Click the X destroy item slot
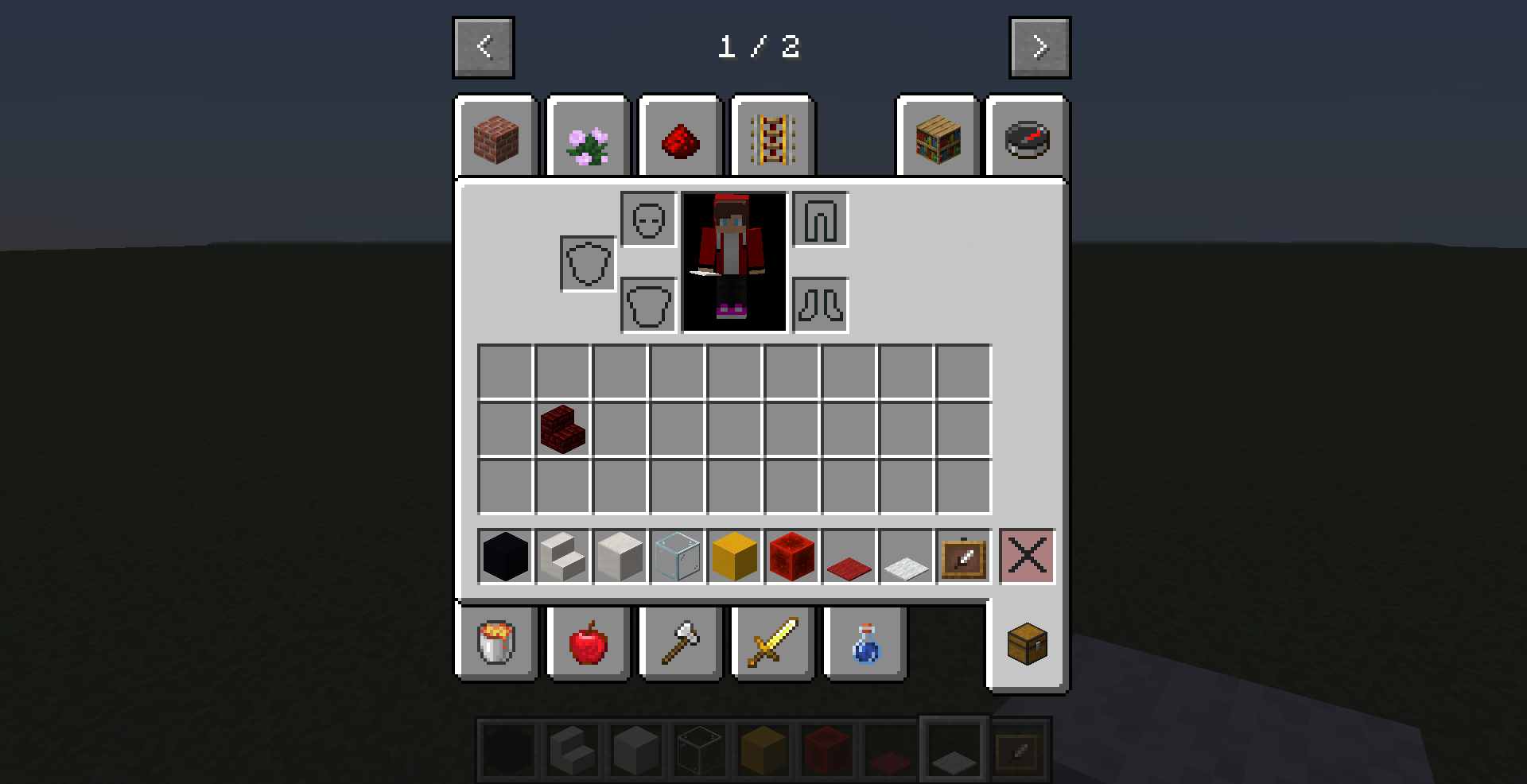 [x=1028, y=557]
